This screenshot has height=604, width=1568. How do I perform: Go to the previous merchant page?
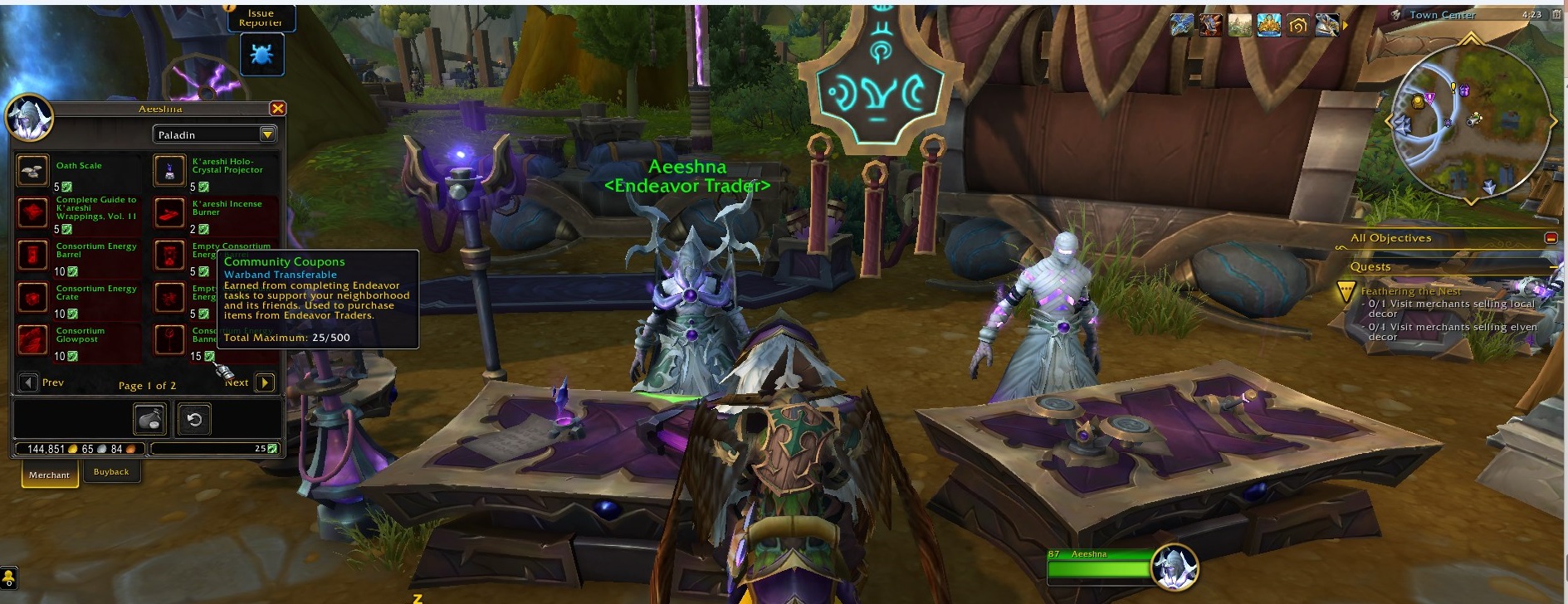pos(28,382)
